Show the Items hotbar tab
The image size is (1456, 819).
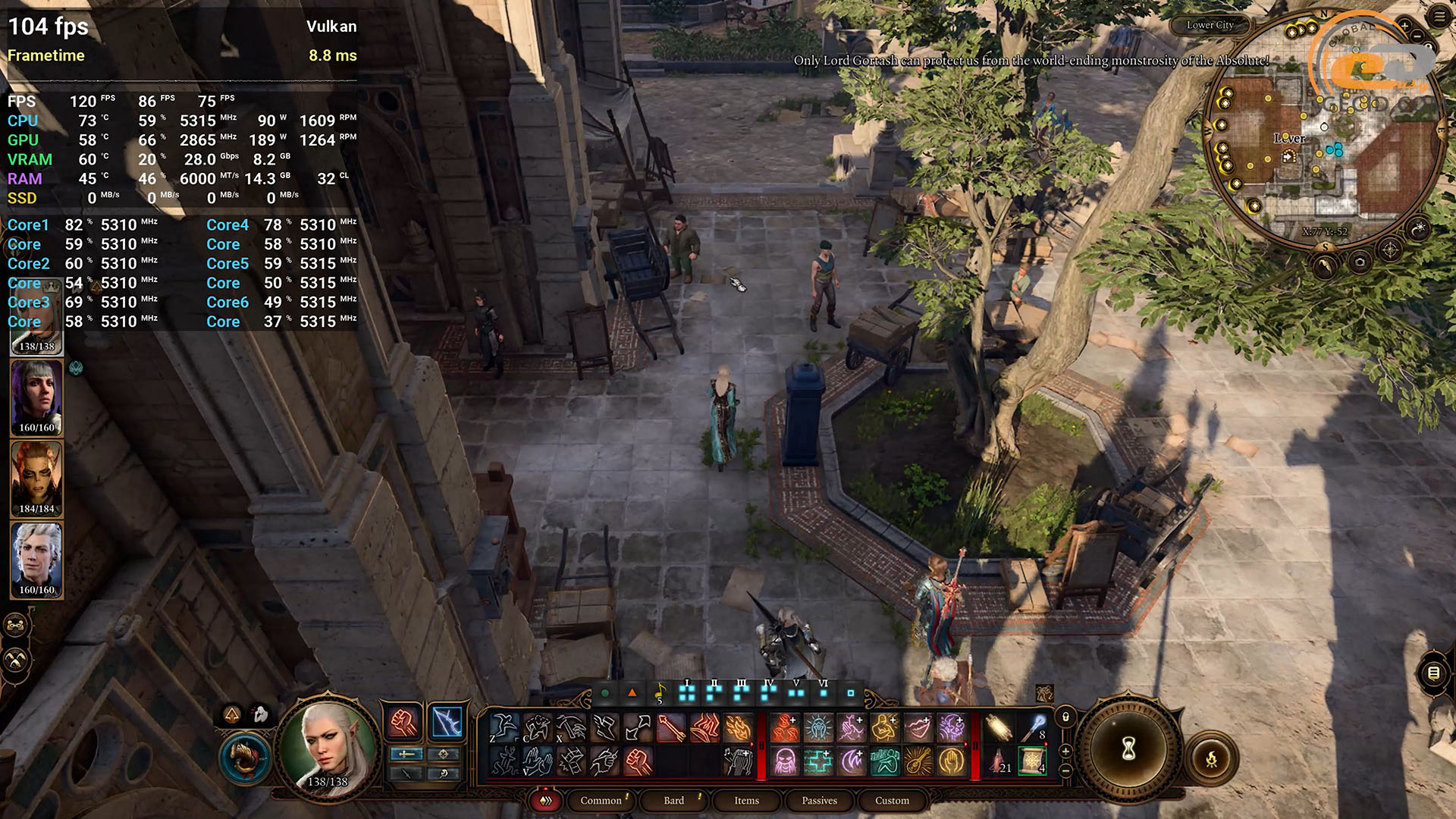tap(746, 800)
